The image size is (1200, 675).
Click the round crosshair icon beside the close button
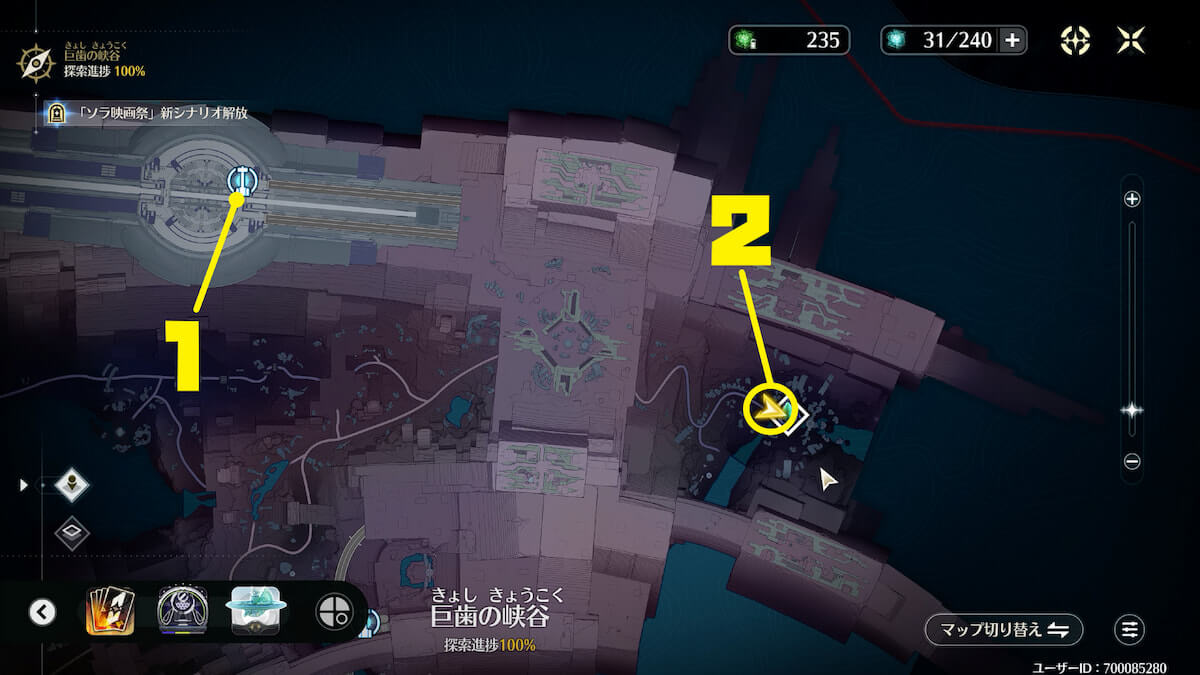click(x=1074, y=40)
